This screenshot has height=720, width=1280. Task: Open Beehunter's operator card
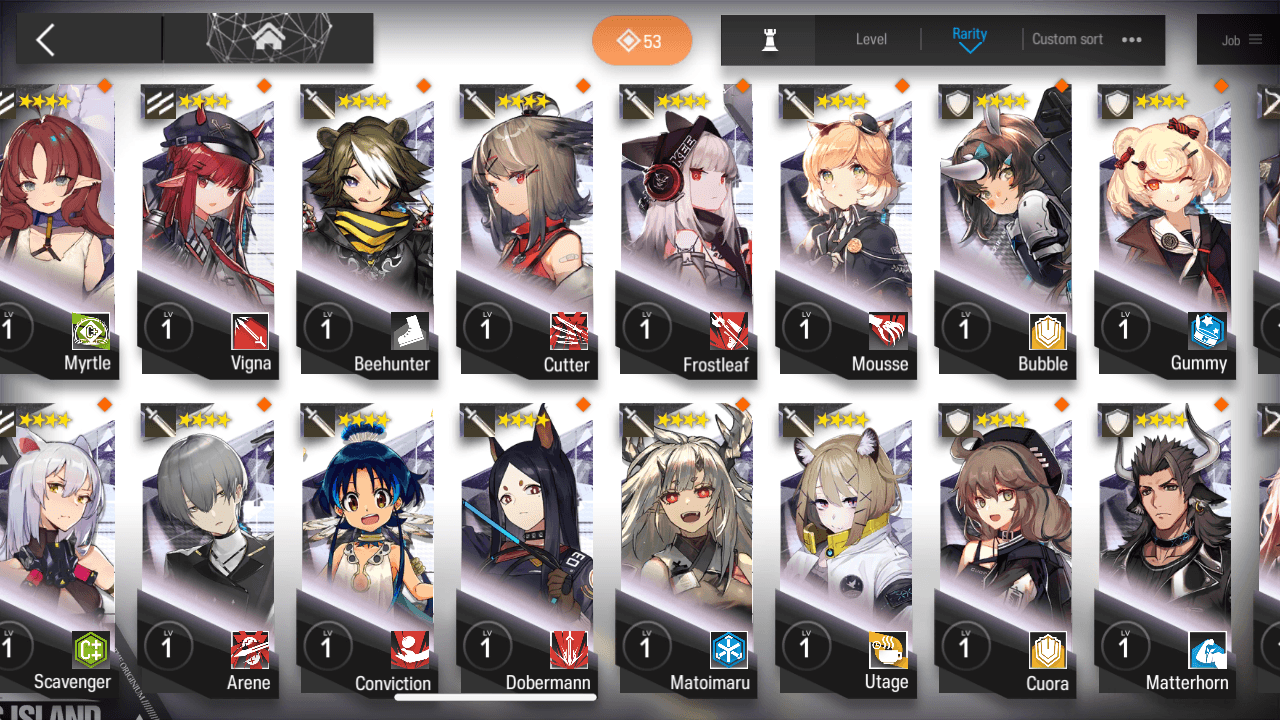pos(366,230)
